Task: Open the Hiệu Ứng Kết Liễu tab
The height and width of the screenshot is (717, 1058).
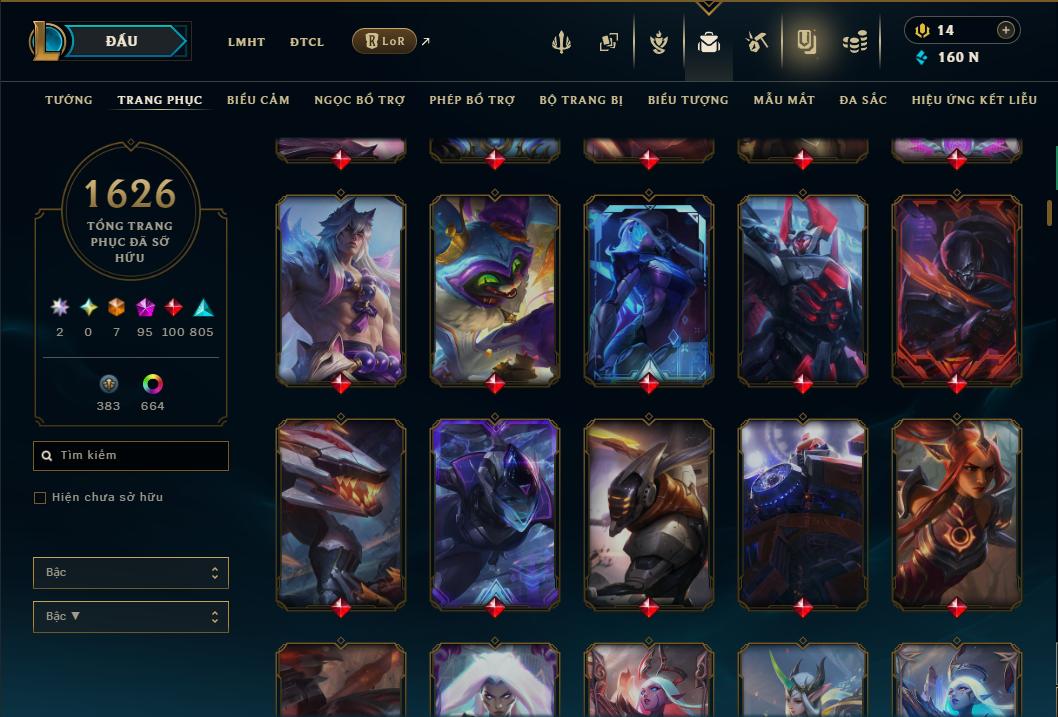Action: pyautogui.click(x=975, y=100)
